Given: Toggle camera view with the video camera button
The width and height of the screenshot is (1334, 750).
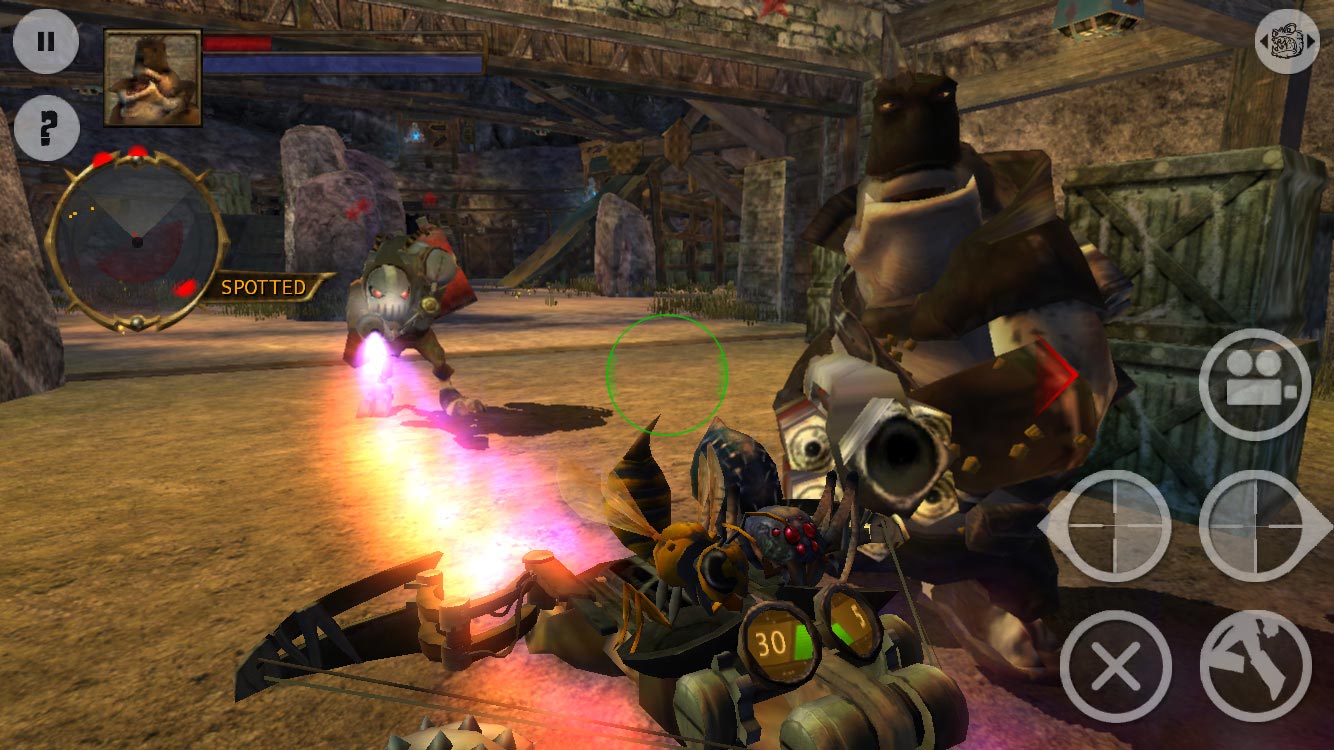Looking at the screenshot, I should click(x=1254, y=385).
